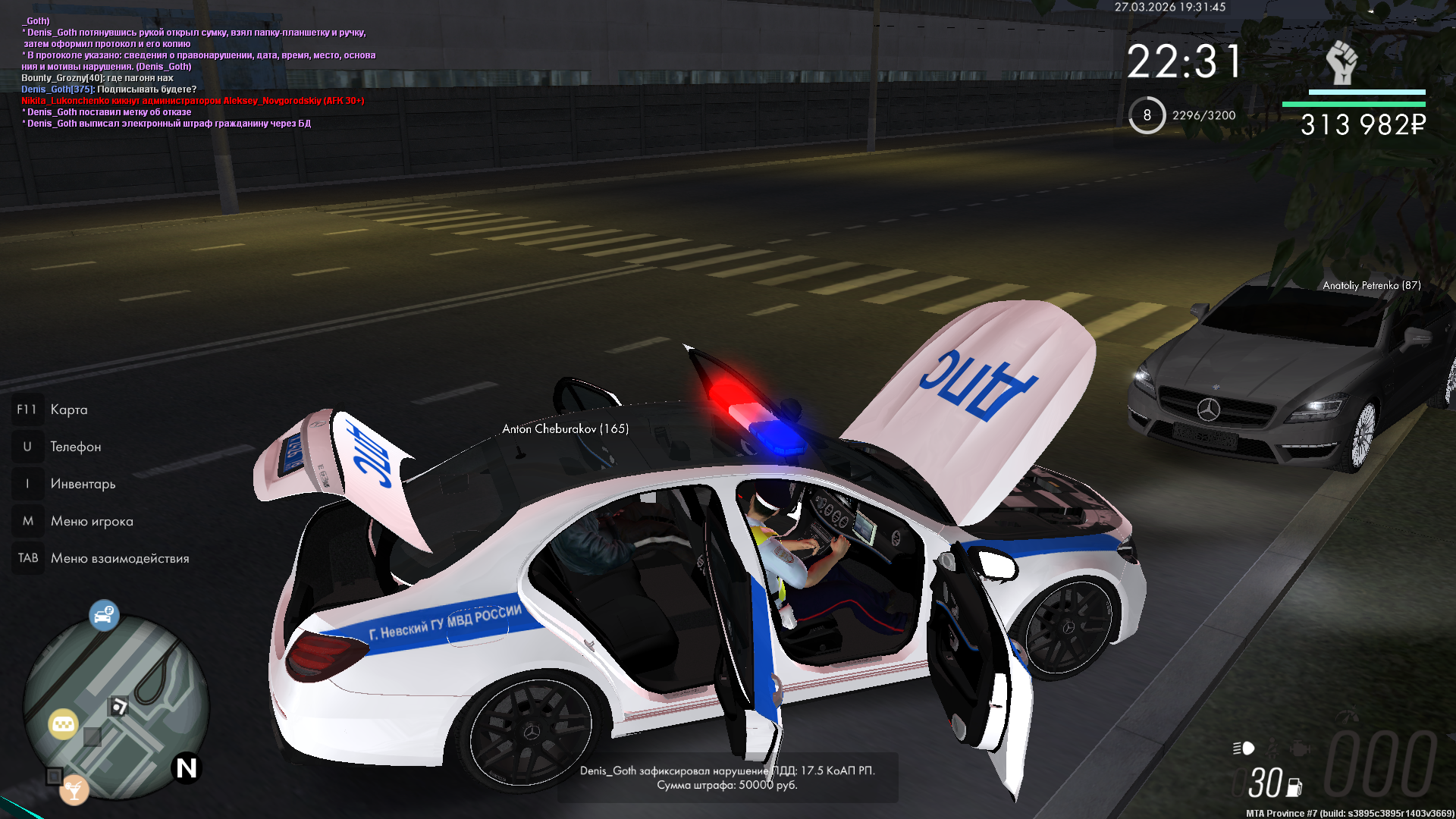
Task: Click the chat log messages area
Action: coord(199,73)
